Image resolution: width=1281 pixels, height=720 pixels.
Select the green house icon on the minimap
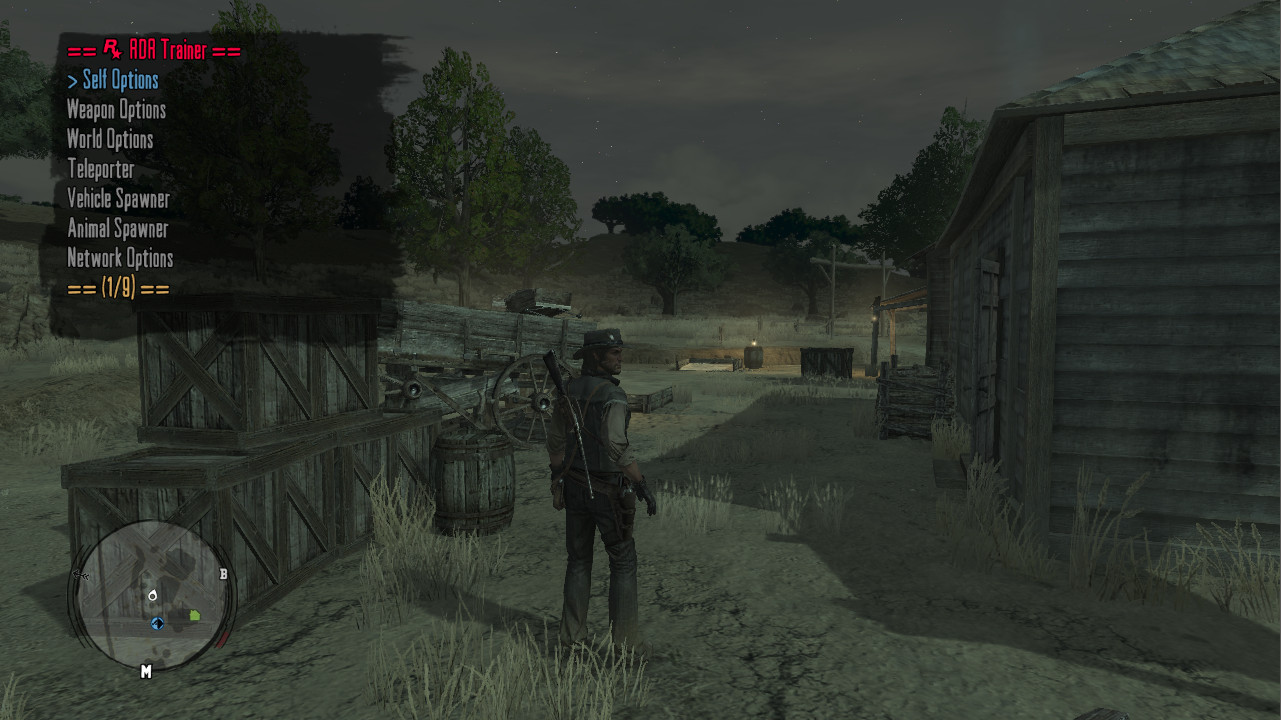coord(195,614)
